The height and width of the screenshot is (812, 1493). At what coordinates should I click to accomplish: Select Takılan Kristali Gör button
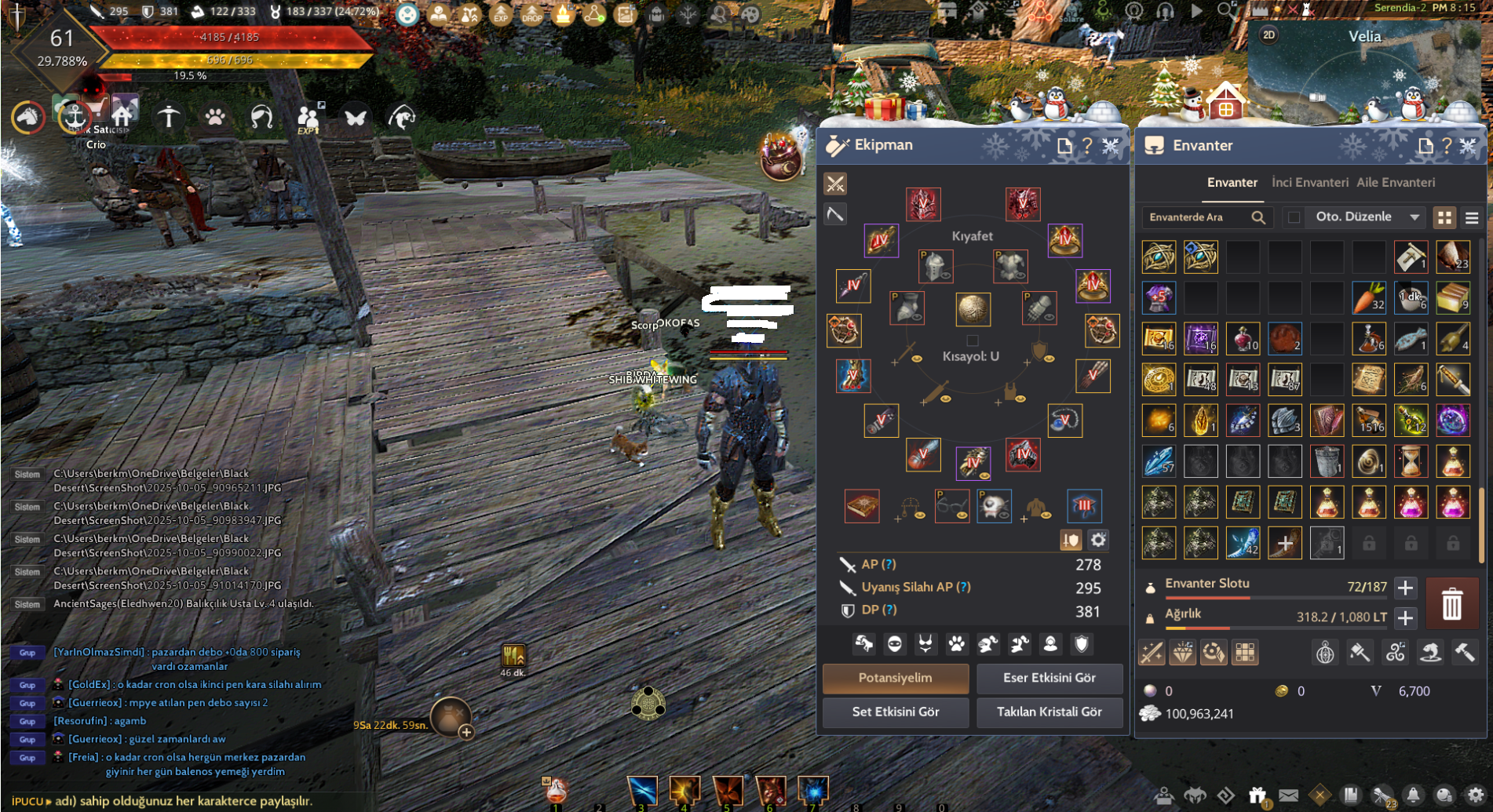click(x=1049, y=712)
